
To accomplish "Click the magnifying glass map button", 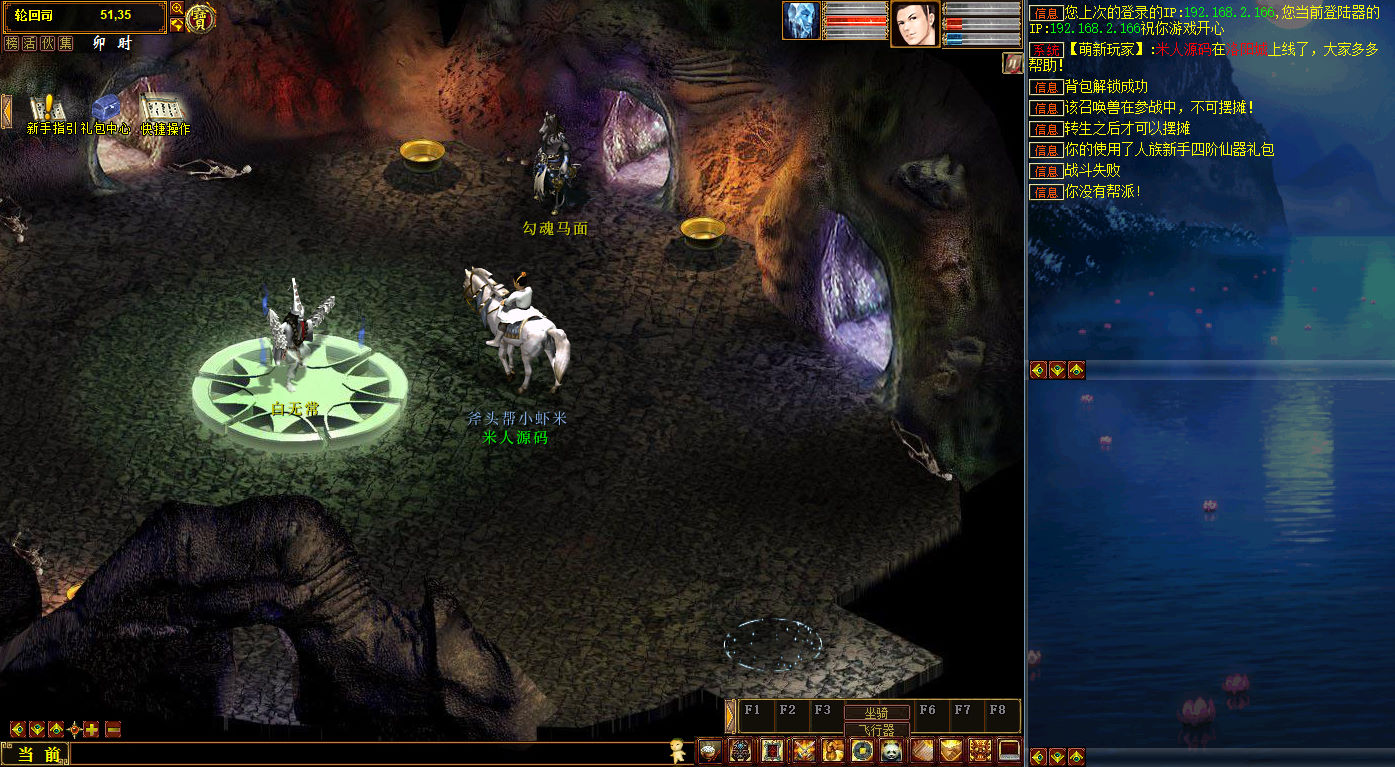I will [x=177, y=9].
